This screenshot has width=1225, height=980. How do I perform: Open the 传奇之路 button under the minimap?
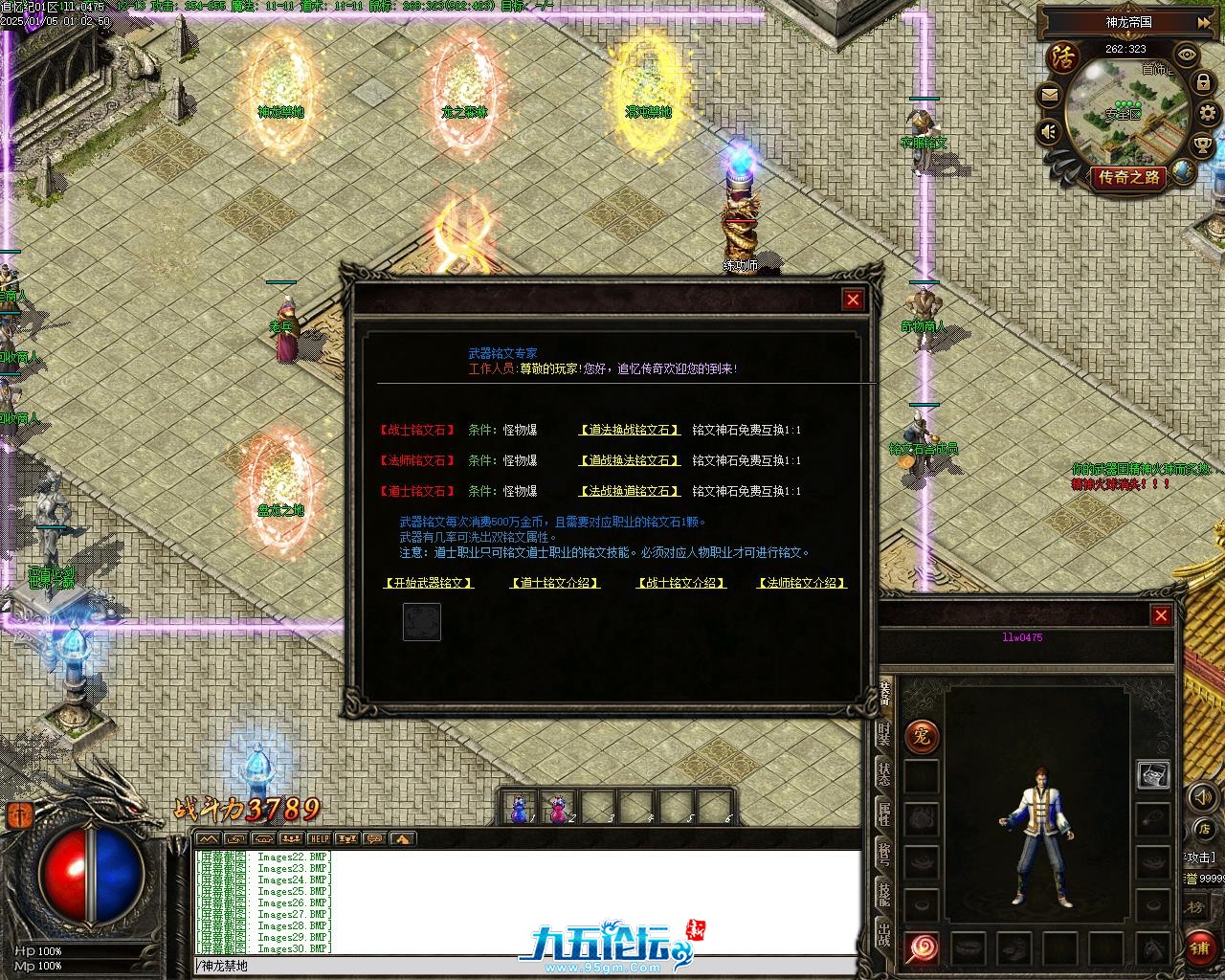1129,177
